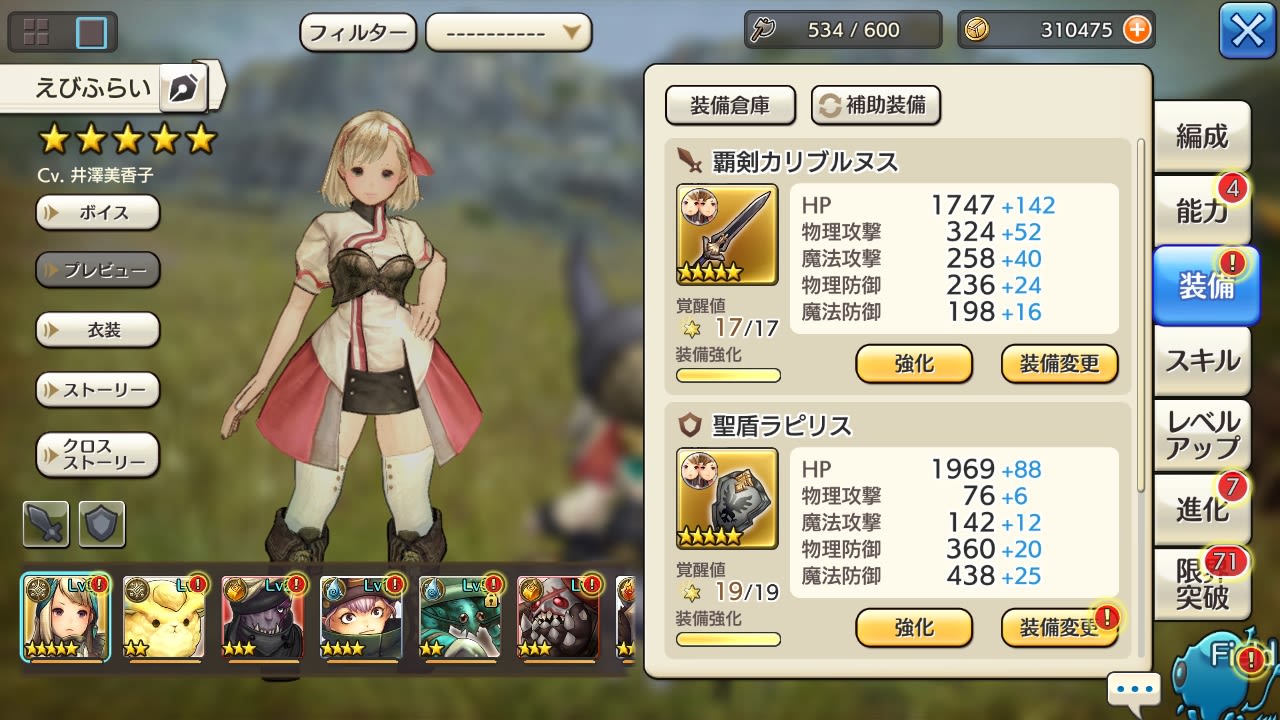The height and width of the screenshot is (720, 1280).
Task: Open the 能力 abilities tab
Action: tap(1201, 211)
